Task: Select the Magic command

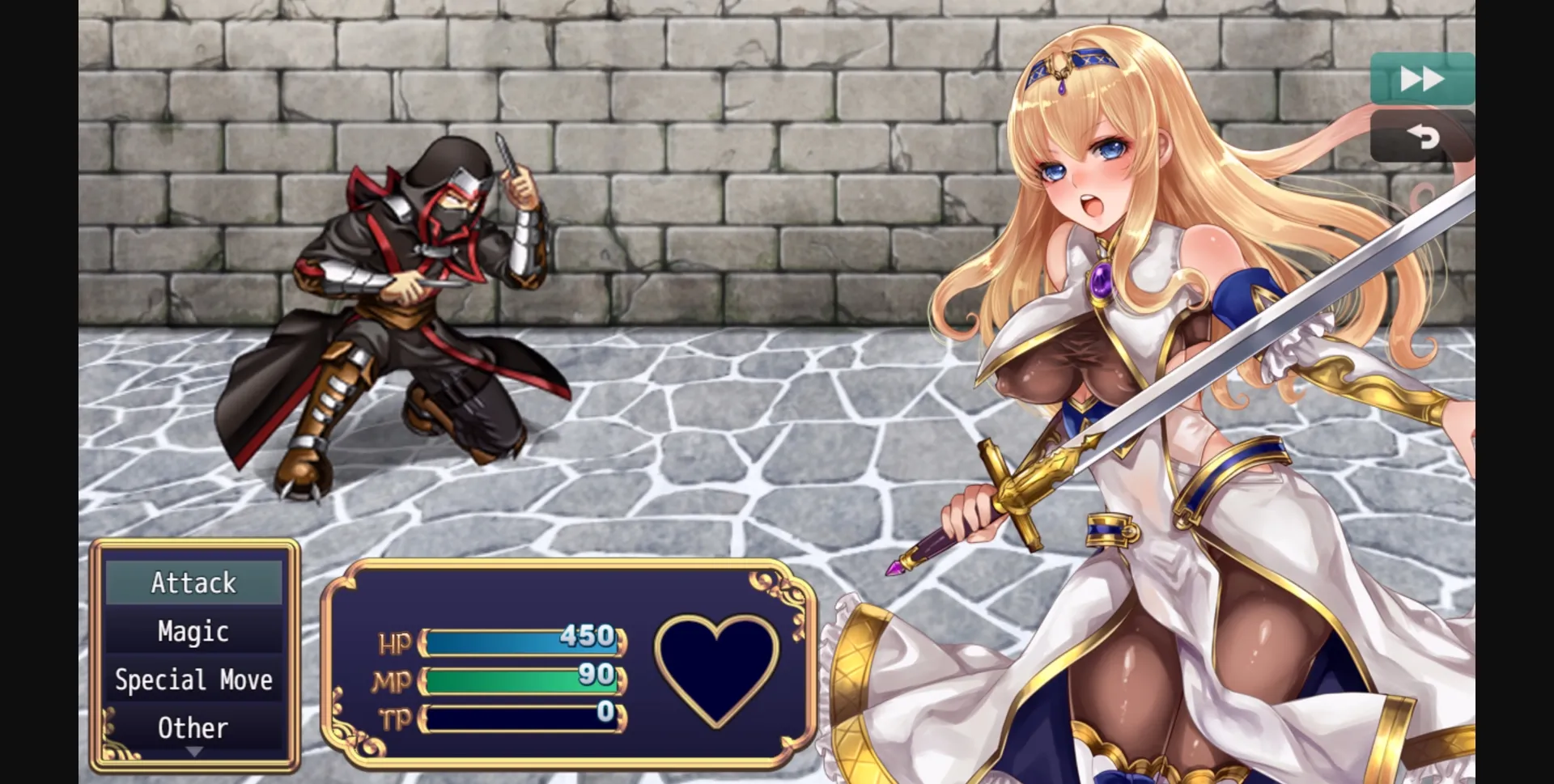Action: click(193, 631)
